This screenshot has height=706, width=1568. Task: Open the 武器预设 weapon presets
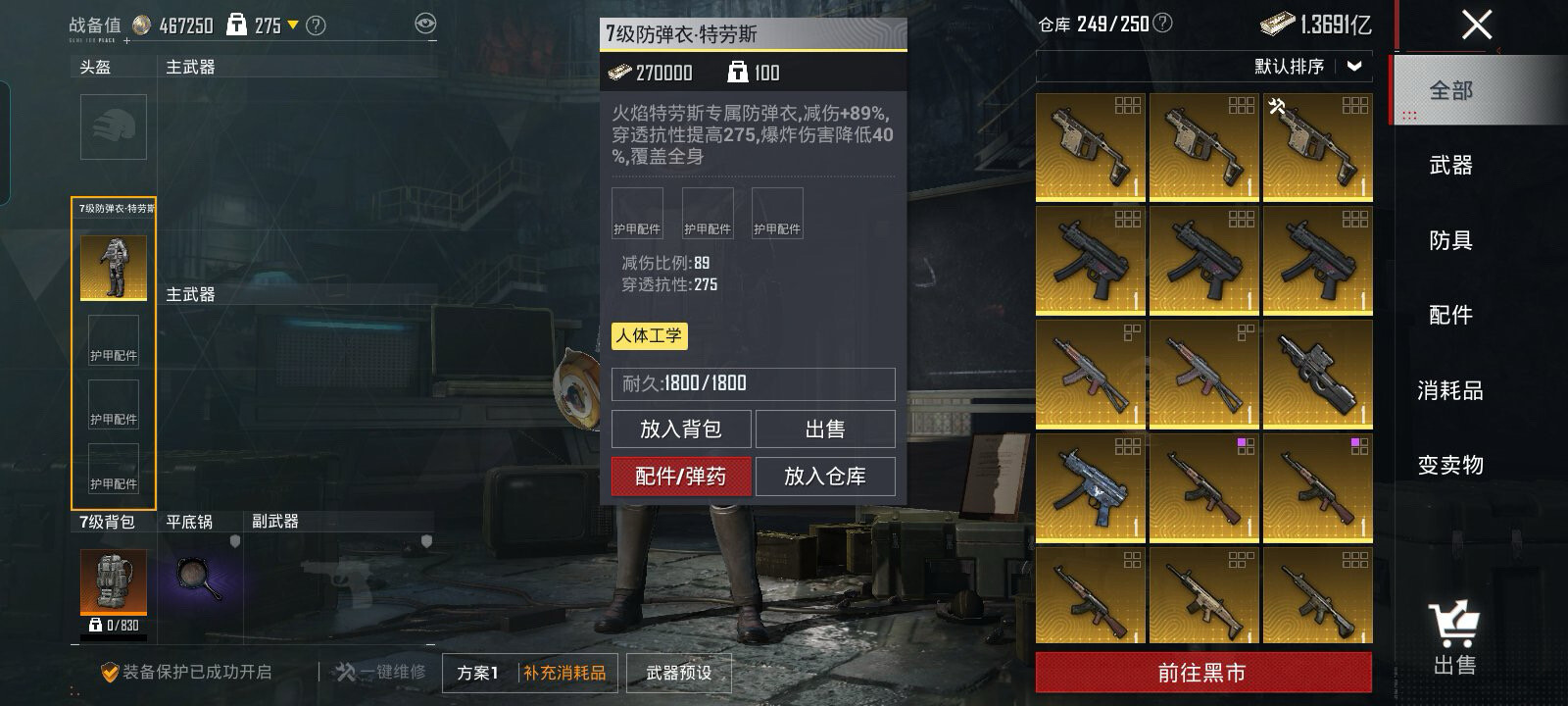pos(678,673)
